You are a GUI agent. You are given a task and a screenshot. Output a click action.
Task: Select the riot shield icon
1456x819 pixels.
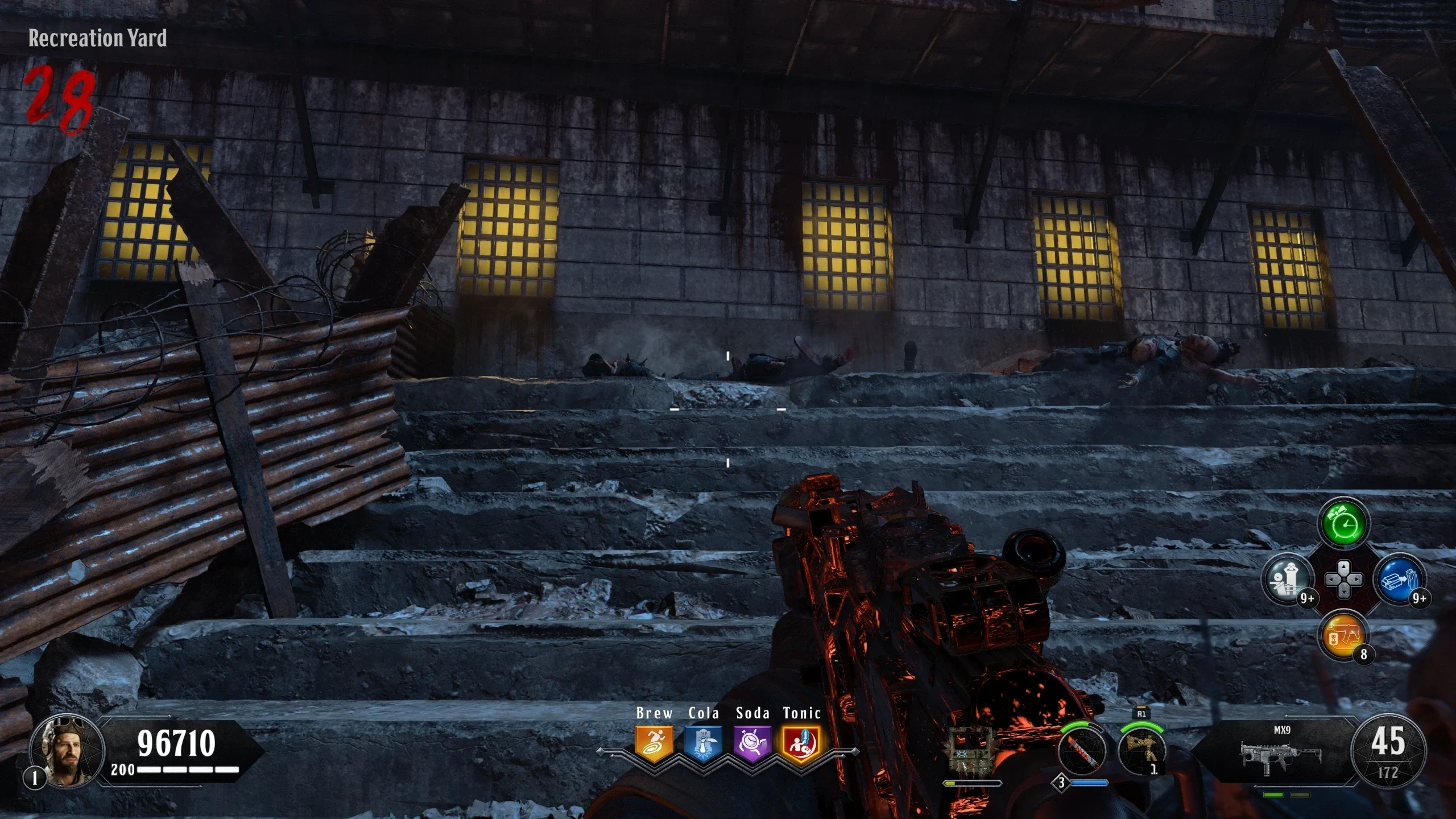point(973,752)
